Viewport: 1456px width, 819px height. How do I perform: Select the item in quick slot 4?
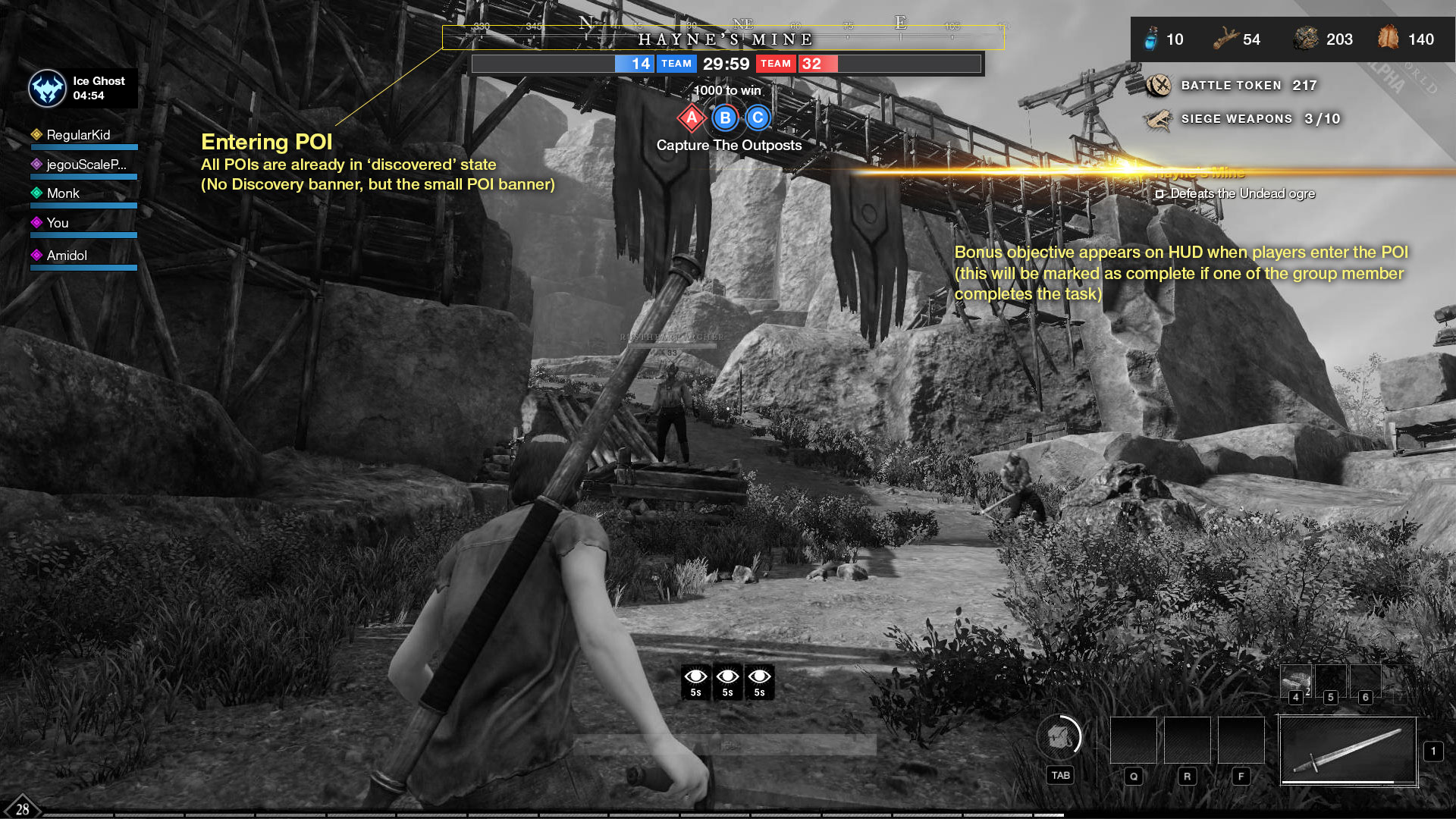1296,680
